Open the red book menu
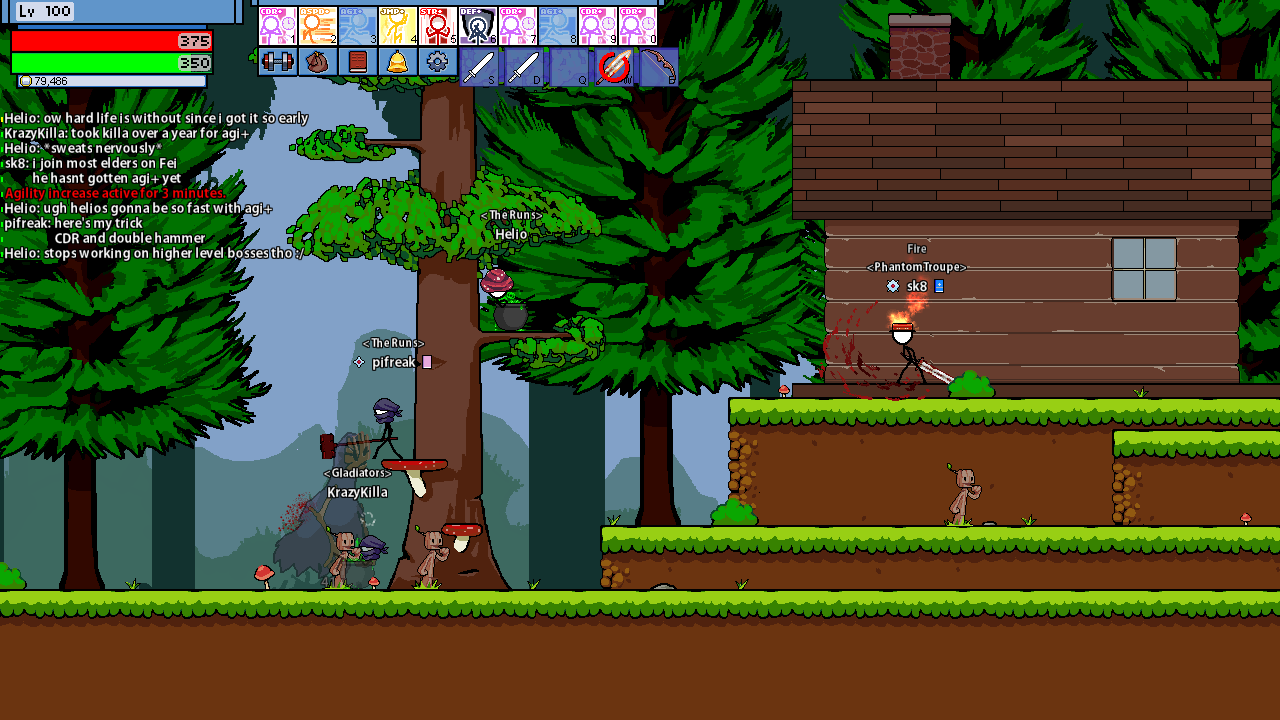The width and height of the screenshot is (1280, 720). point(357,62)
